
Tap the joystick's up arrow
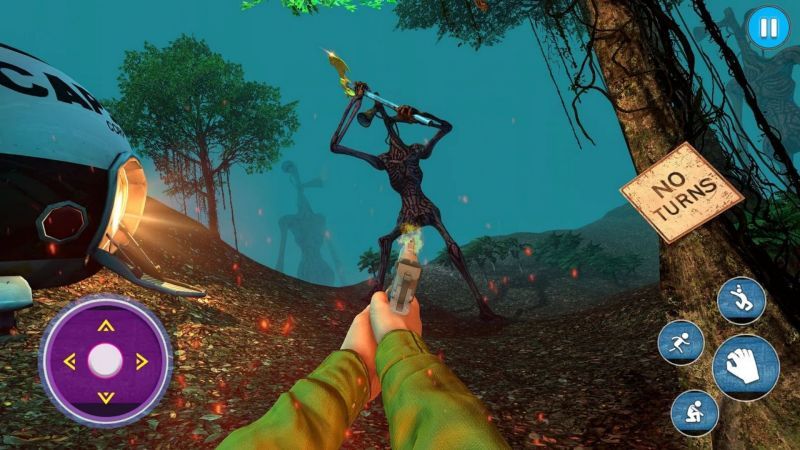[106, 325]
